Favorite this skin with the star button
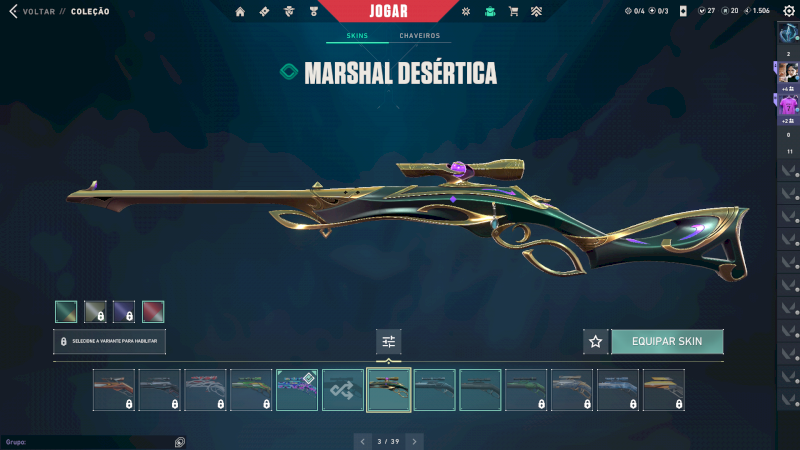This screenshot has width=800, height=450. coord(596,342)
